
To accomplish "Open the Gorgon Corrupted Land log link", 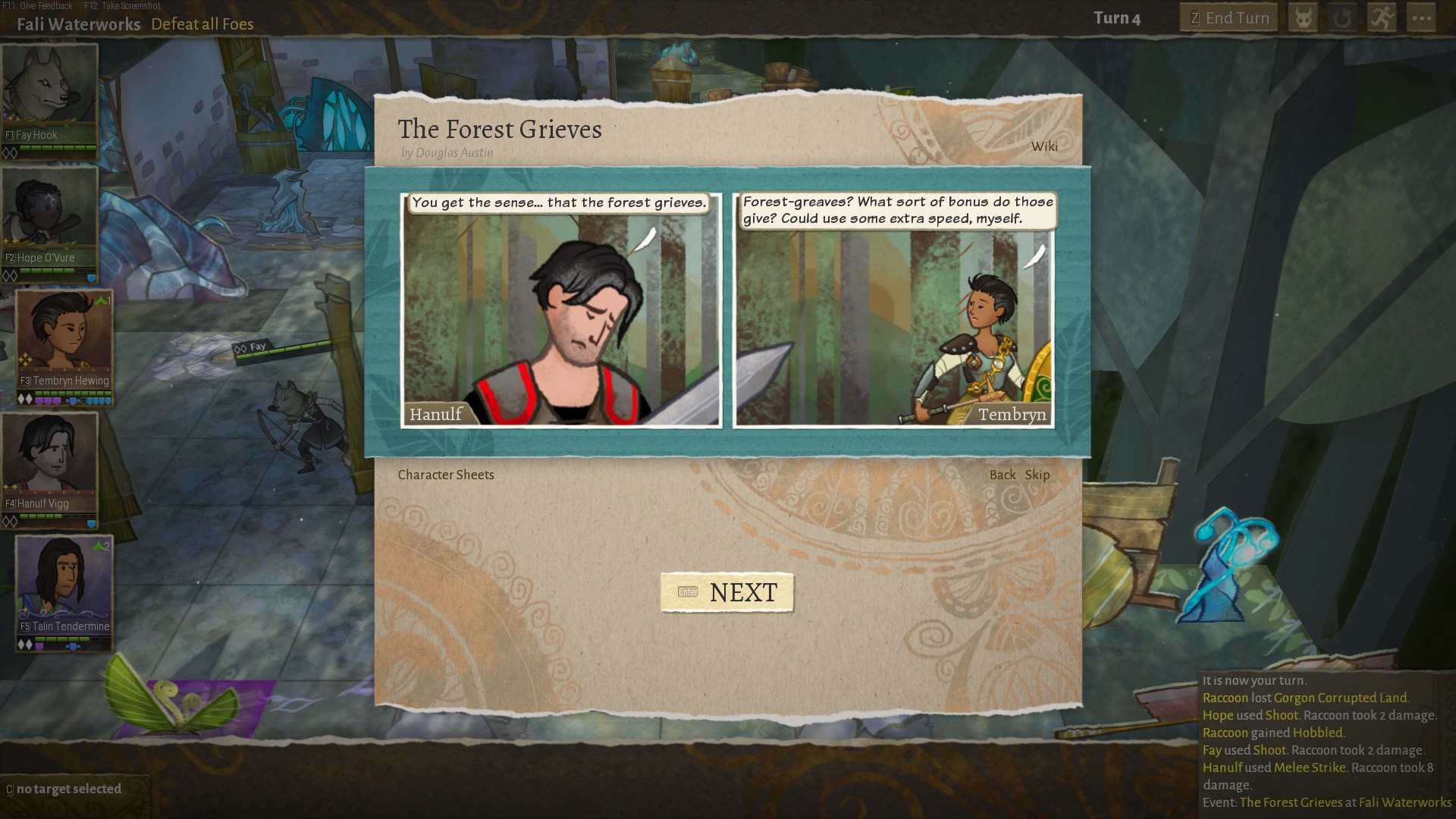I will [1340, 698].
